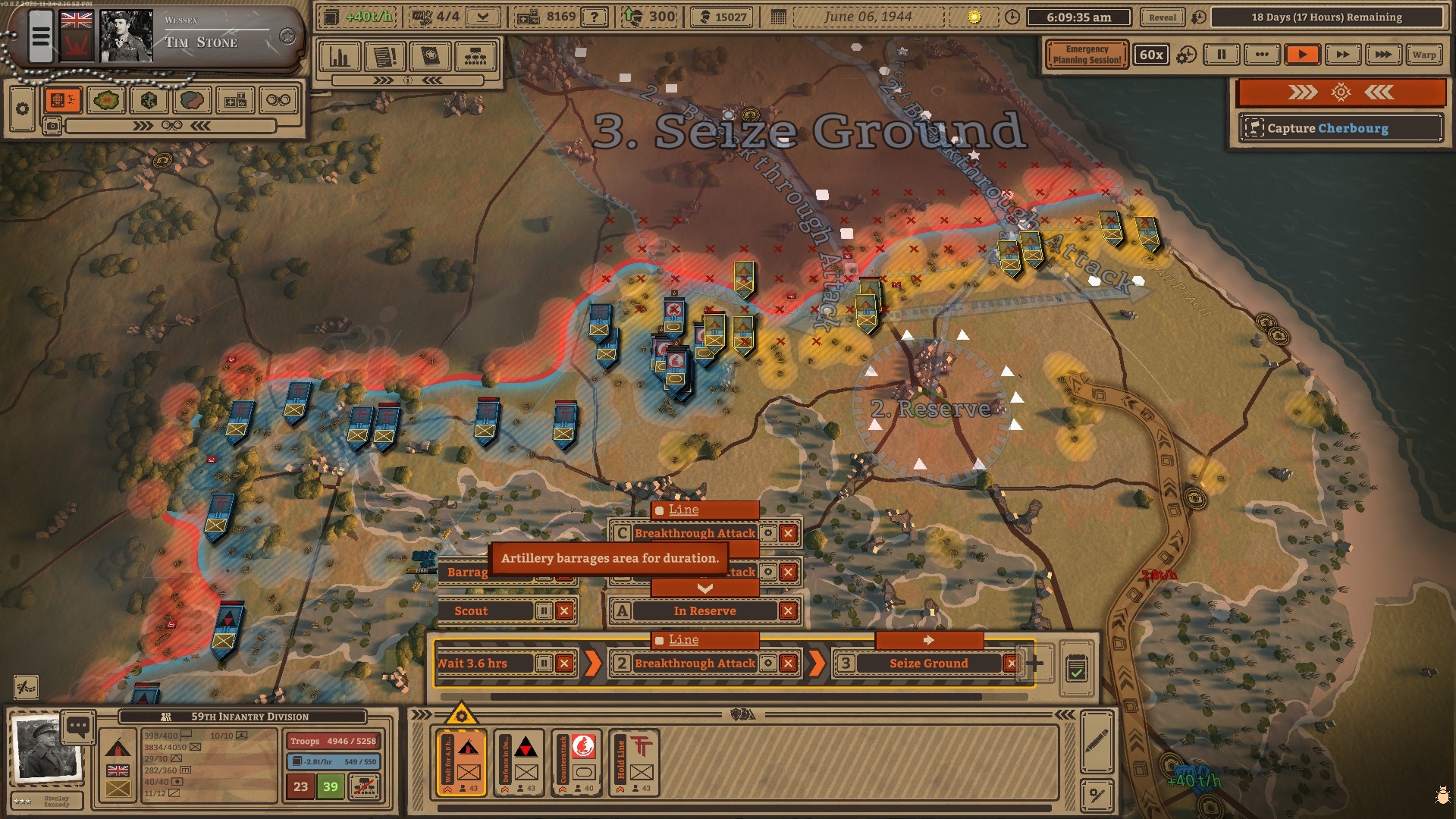
Task: Toggle the binoculars map overlay
Action: click(278, 100)
